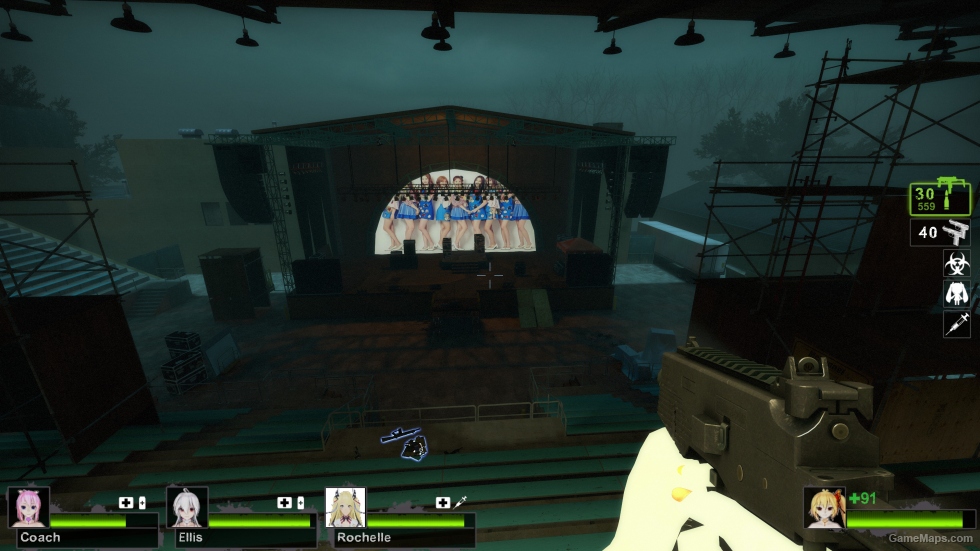Choose the twin-tail figure medkit slot

[957, 293]
